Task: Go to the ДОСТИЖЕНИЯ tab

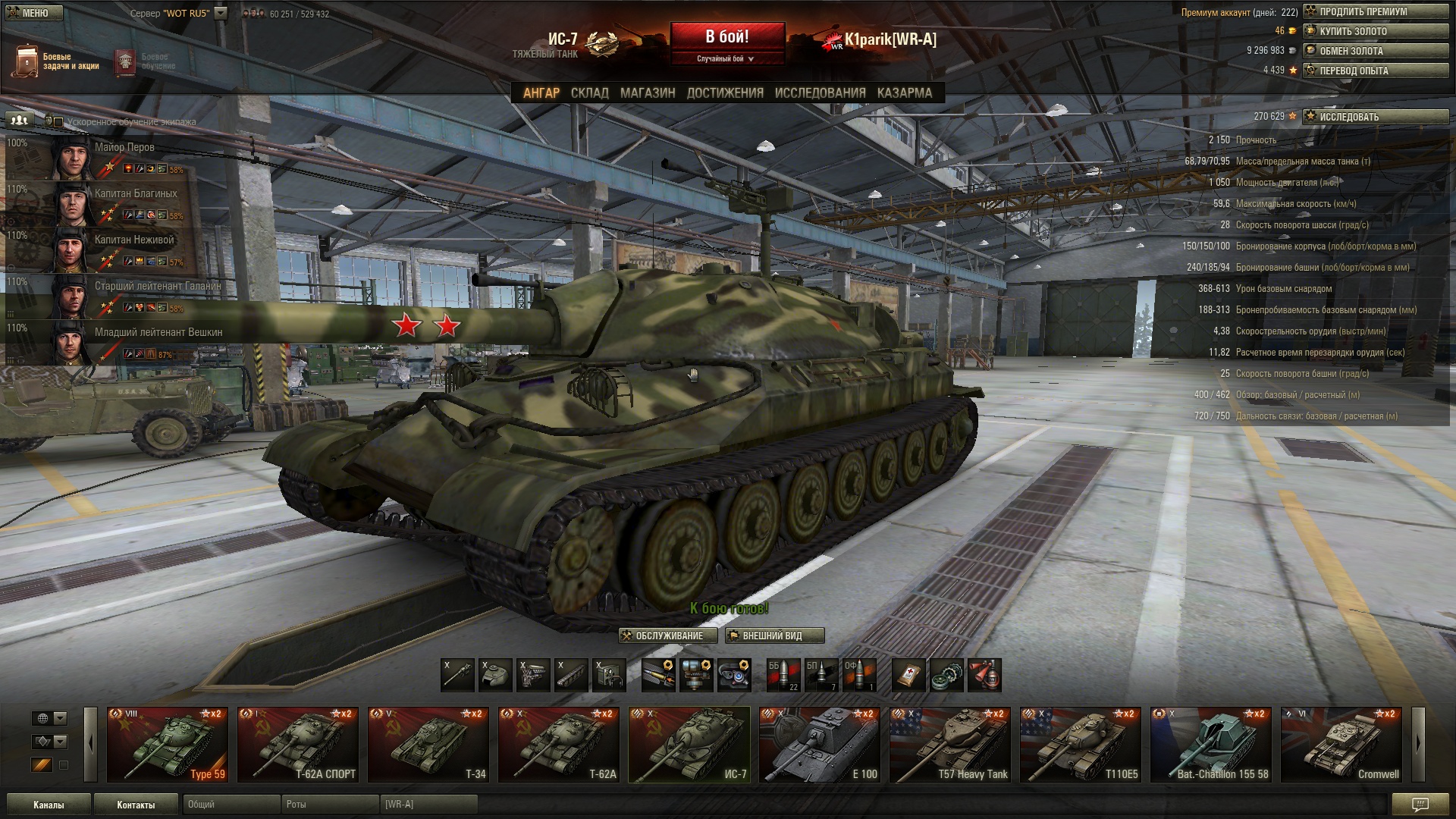Action: click(x=724, y=93)
